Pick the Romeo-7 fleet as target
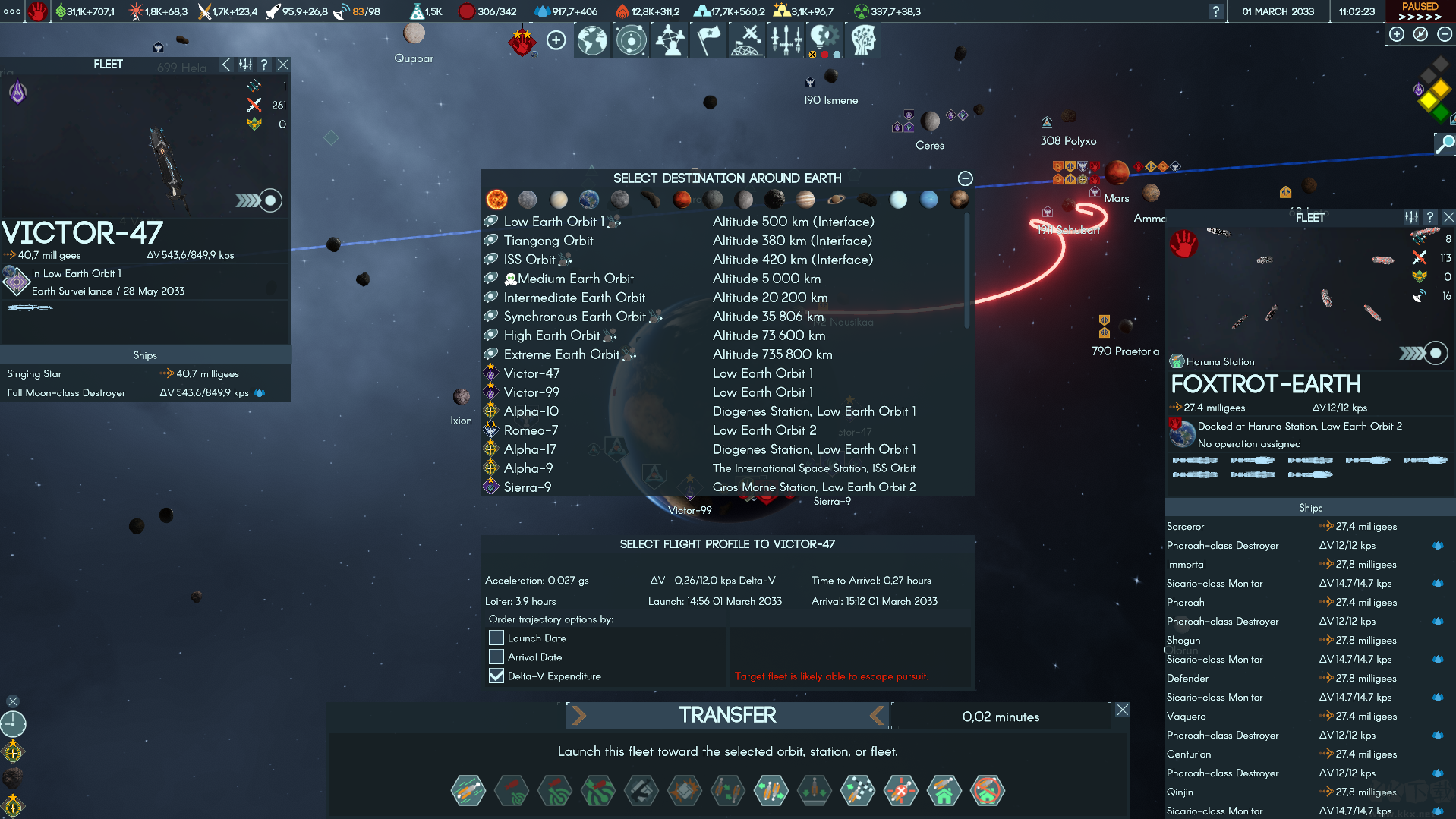The height and width of the screenshot is (819, 1456). point(531,430)
